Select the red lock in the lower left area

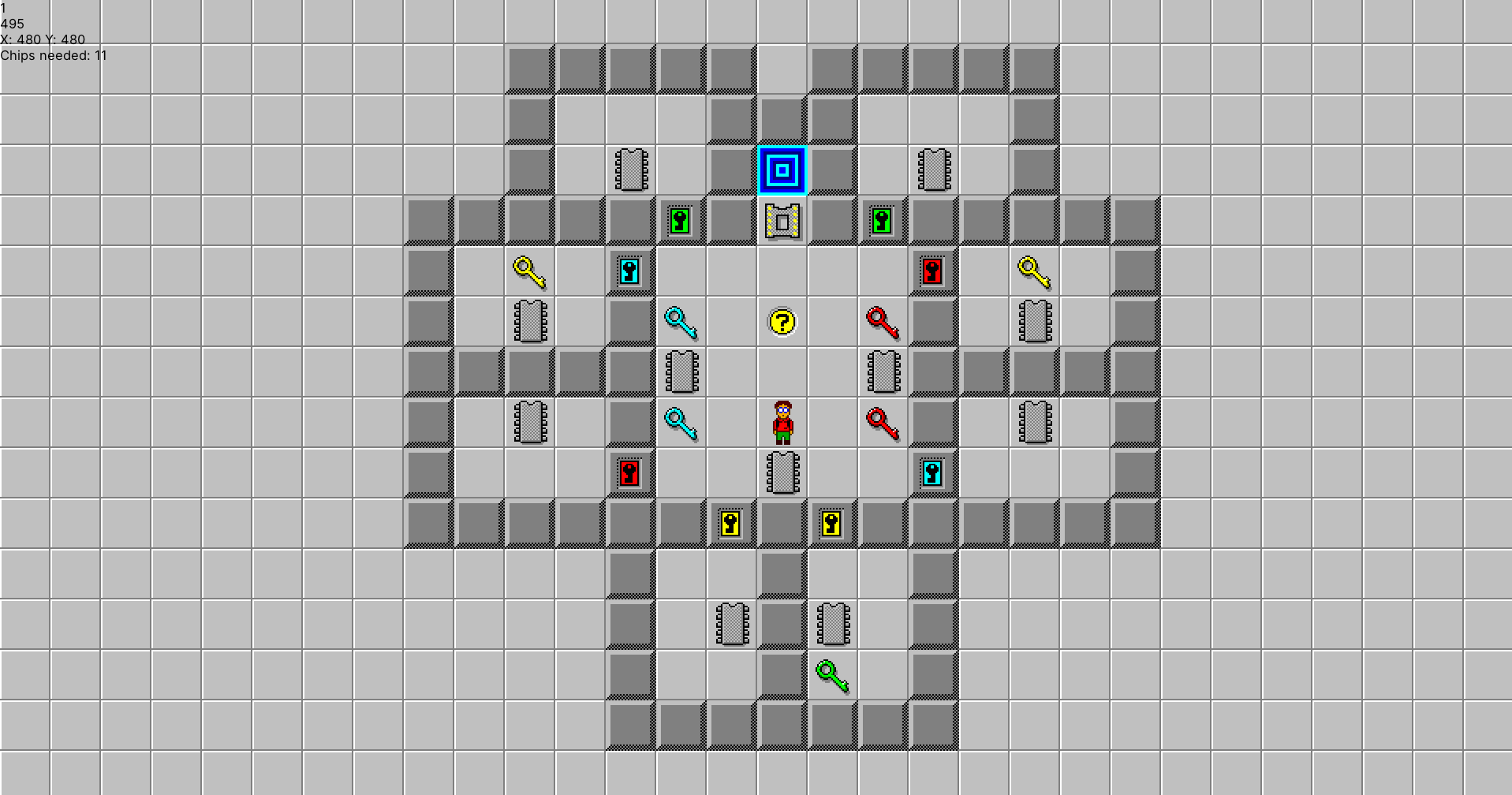pos(630,472)
